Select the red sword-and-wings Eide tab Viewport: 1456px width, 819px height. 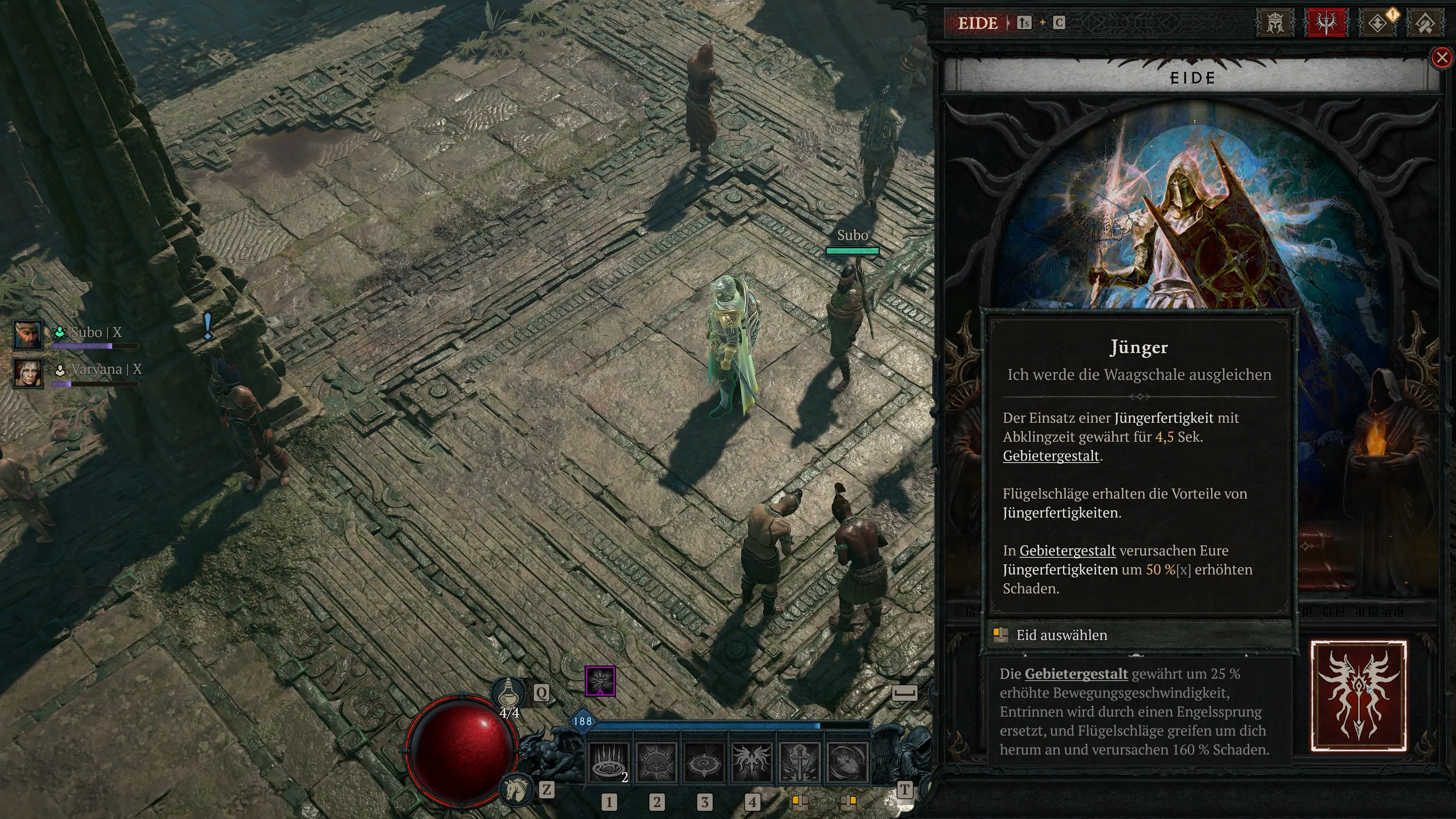click(1326, 23)
